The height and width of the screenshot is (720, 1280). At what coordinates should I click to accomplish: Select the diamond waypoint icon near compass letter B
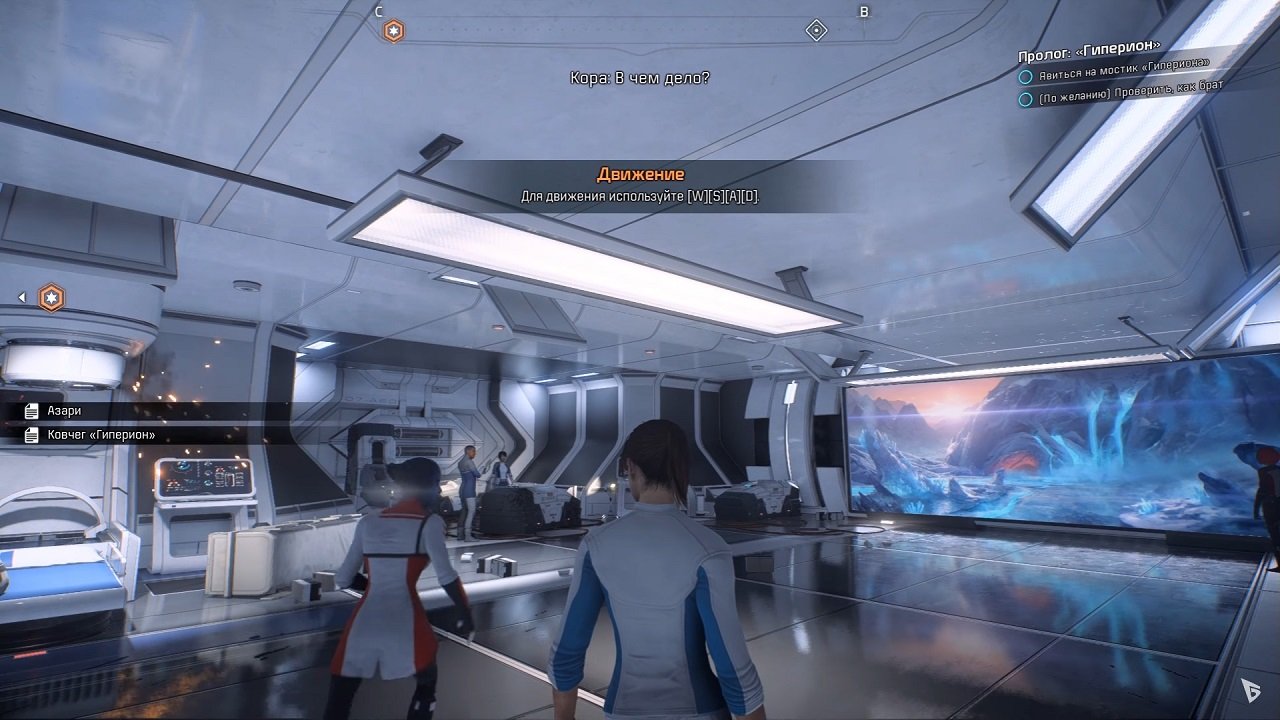816,29
